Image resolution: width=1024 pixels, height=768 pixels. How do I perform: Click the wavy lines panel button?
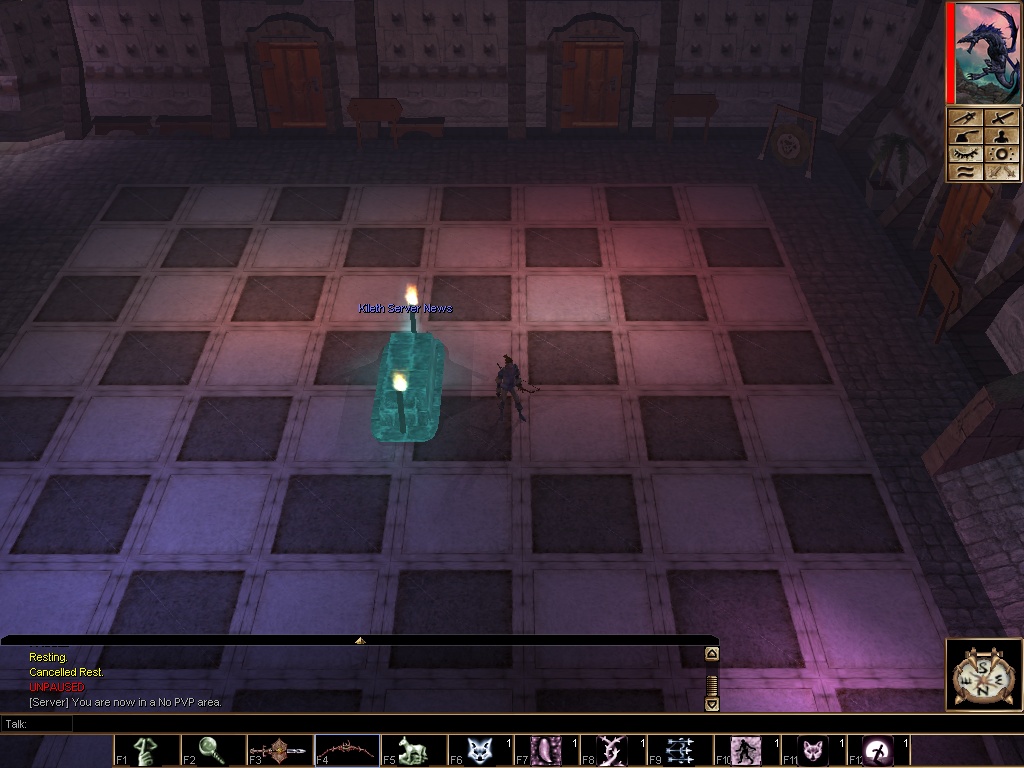pyautogui.click(x=966, y=172)
